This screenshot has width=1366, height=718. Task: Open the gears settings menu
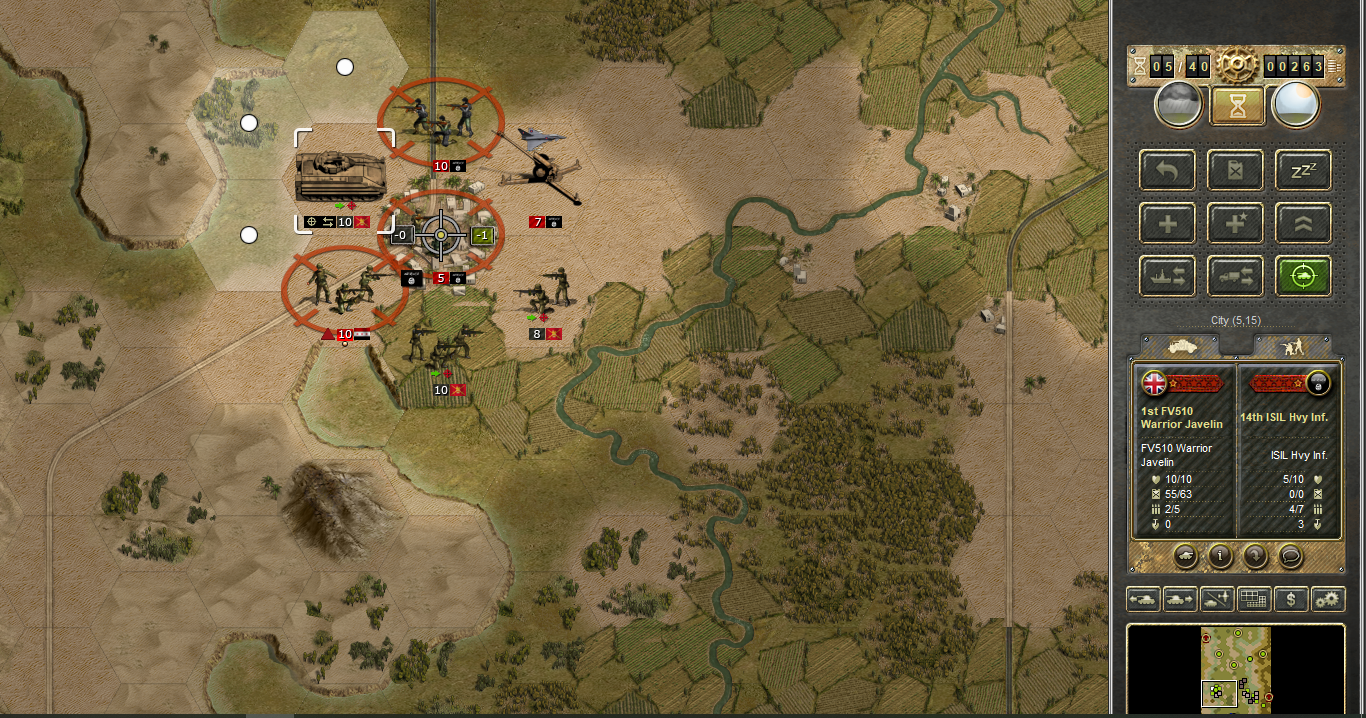point(1328,599)
